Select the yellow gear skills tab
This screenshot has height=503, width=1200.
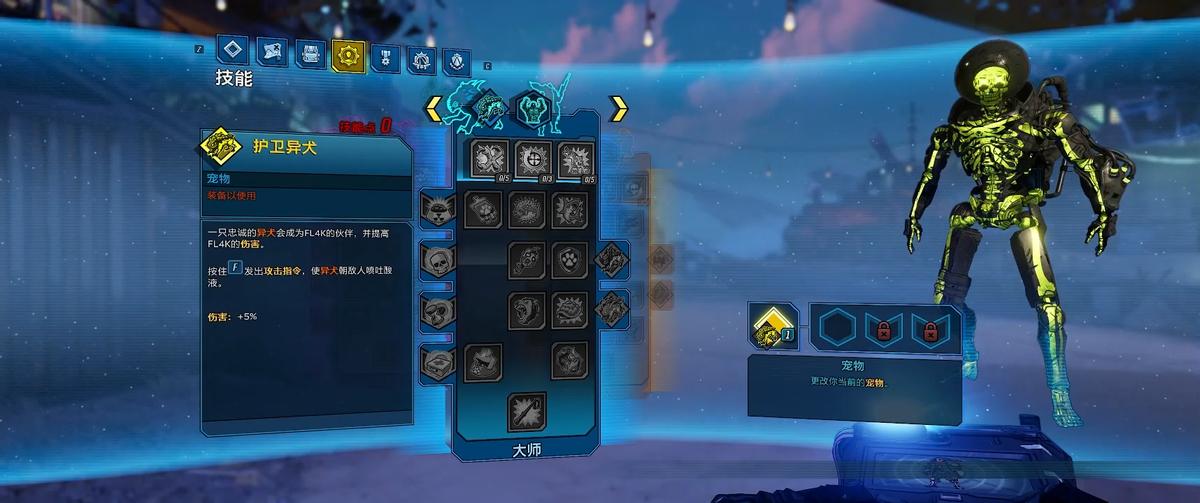347,55
